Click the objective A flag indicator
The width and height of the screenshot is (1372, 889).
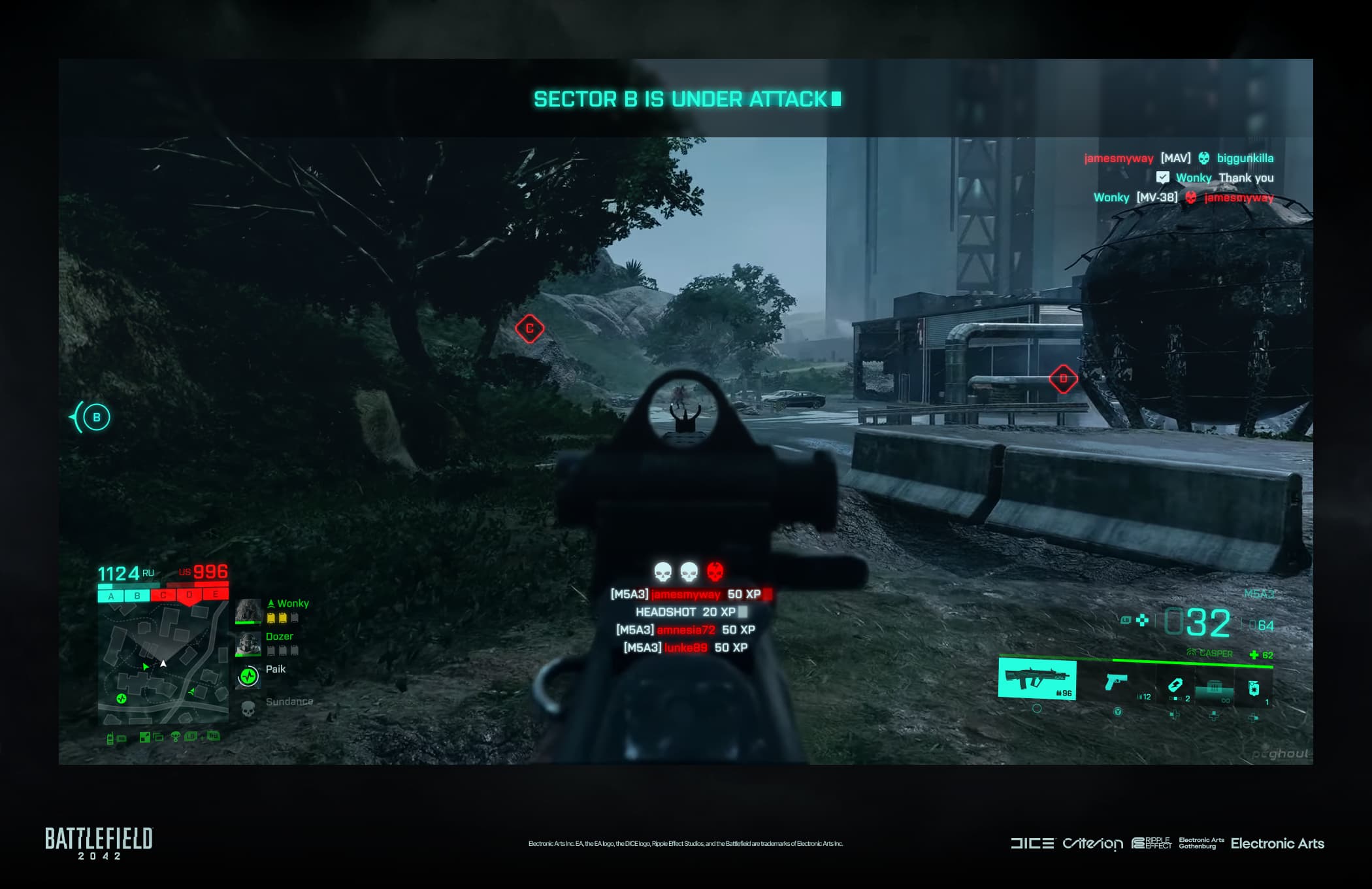pos(111,595)
